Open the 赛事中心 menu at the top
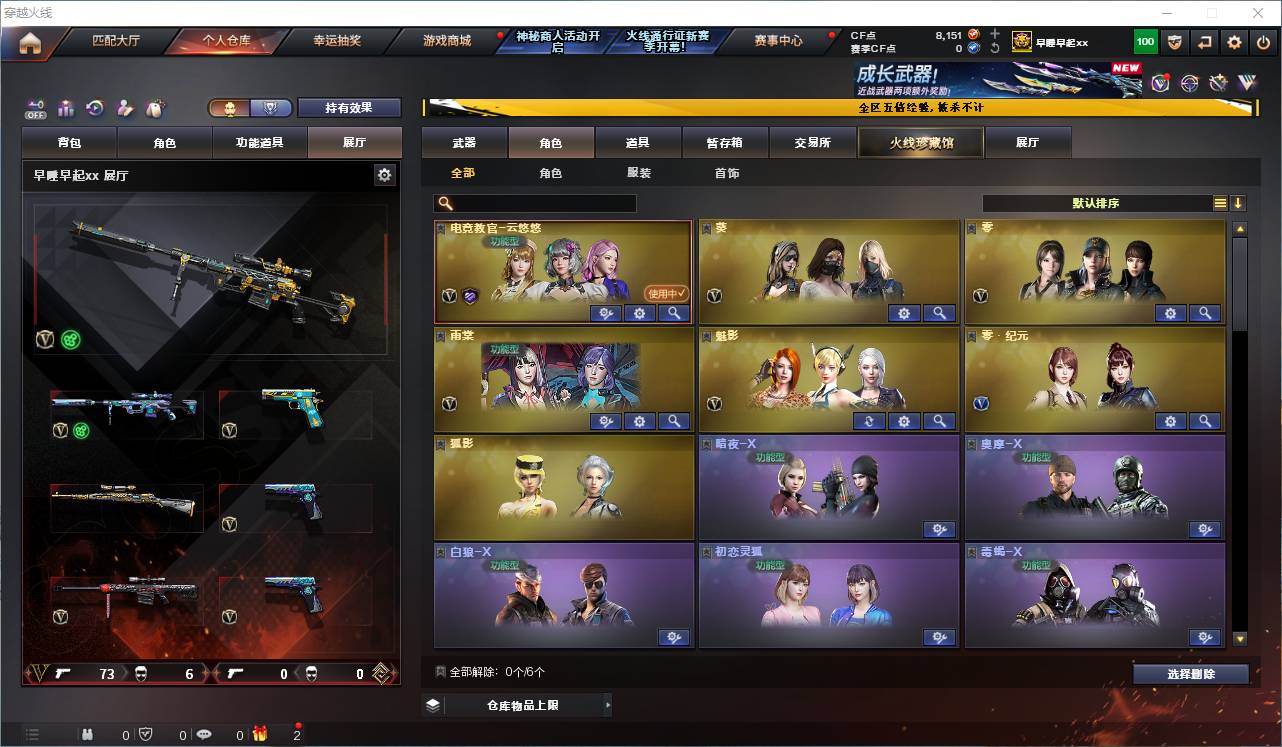1282x747 pixels. pos(779,41)
